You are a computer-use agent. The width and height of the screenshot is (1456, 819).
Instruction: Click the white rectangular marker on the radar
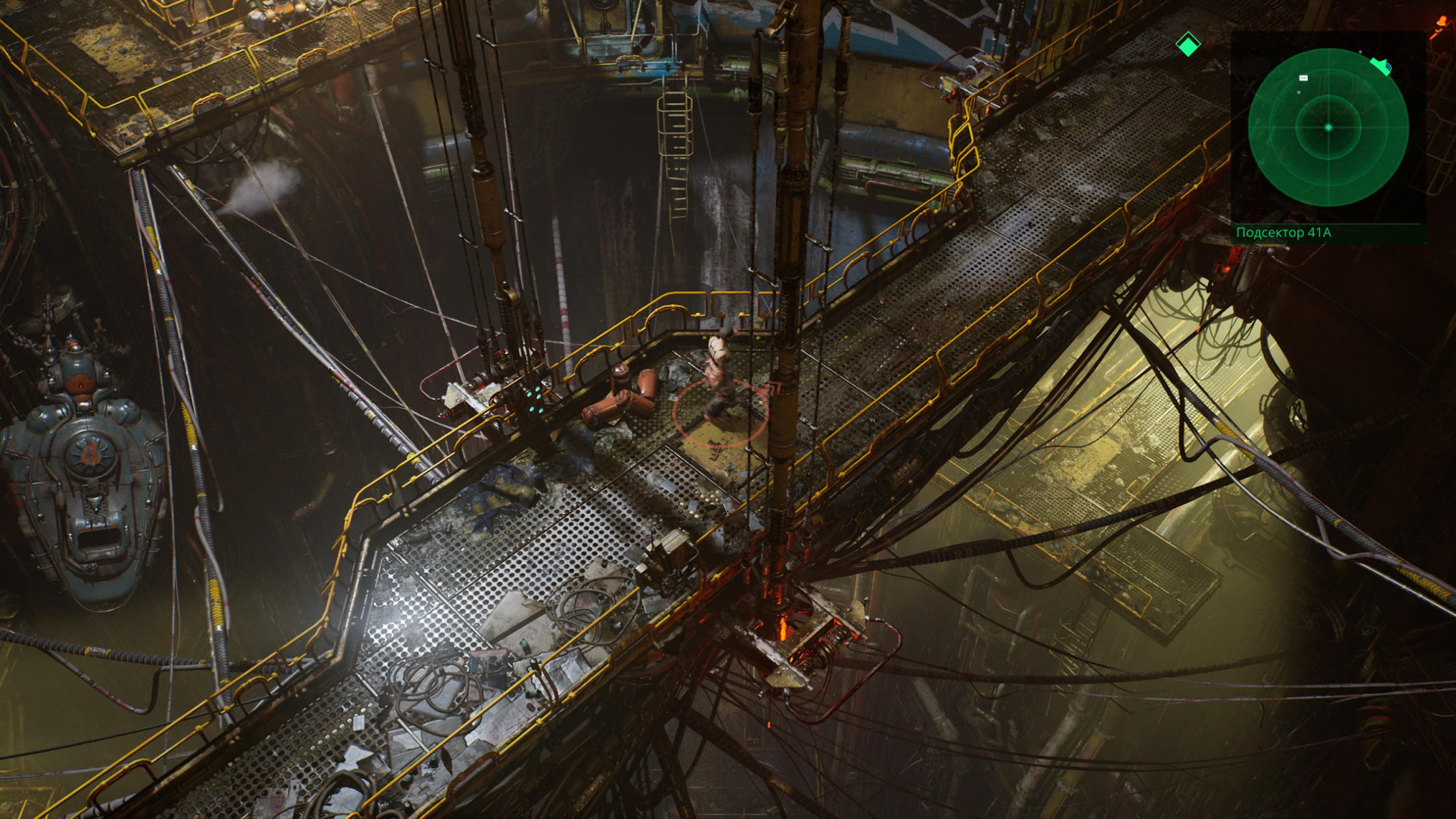pyautogui.click(x=1303, y=77)
